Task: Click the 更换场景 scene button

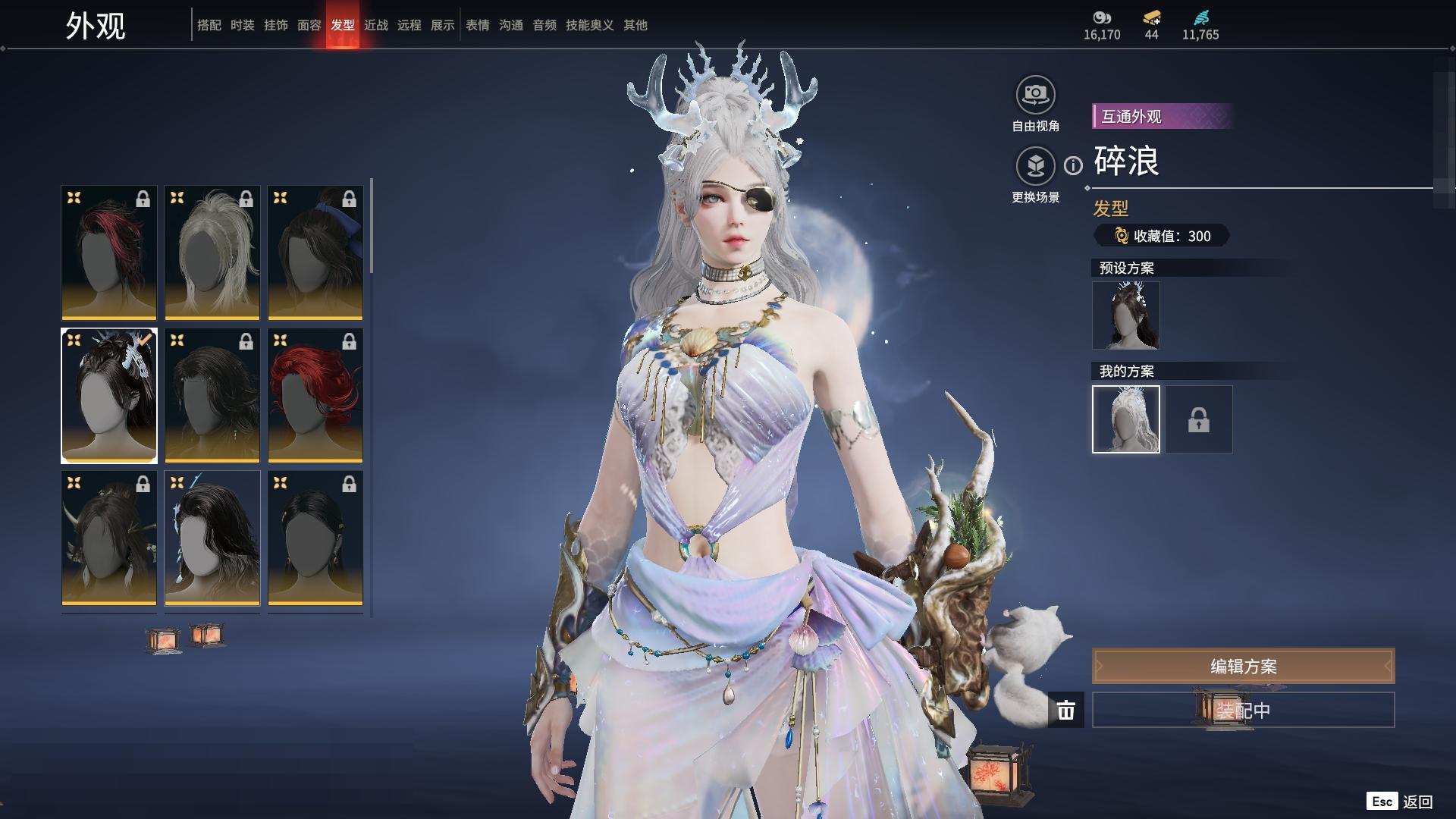Action: (x=1035, y=166)
